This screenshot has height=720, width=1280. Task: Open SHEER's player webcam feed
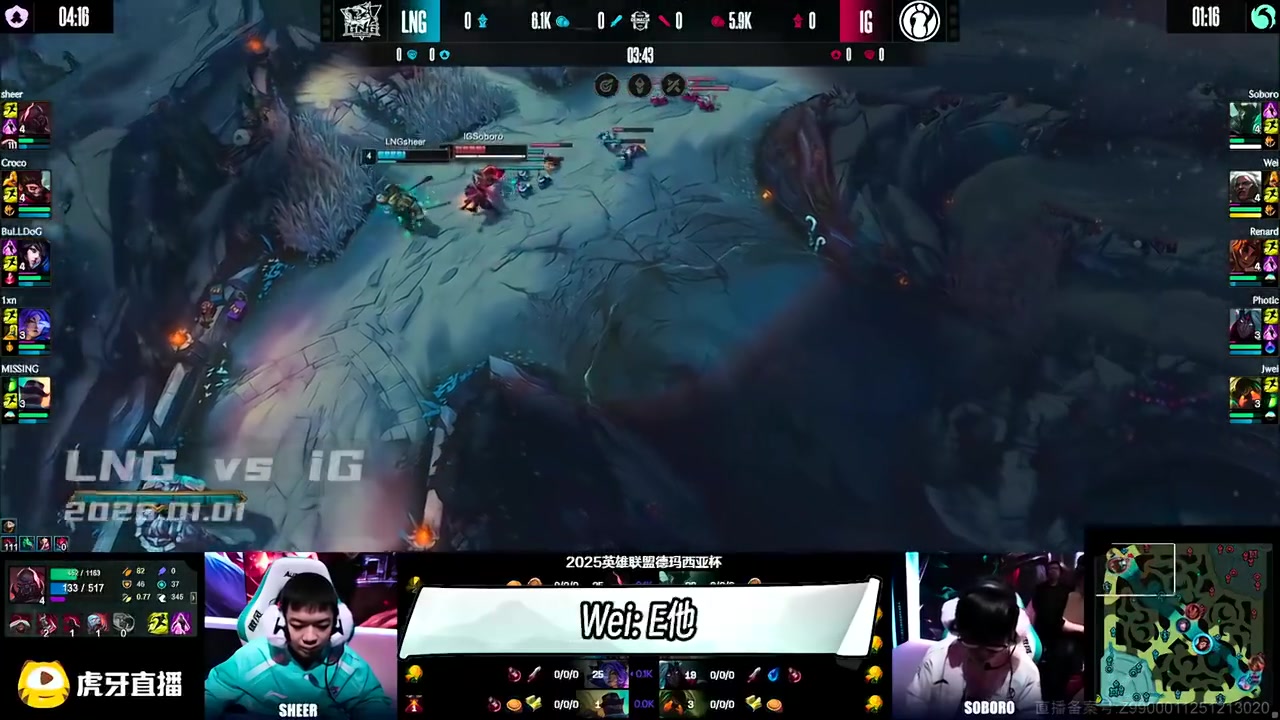(299, 635)
